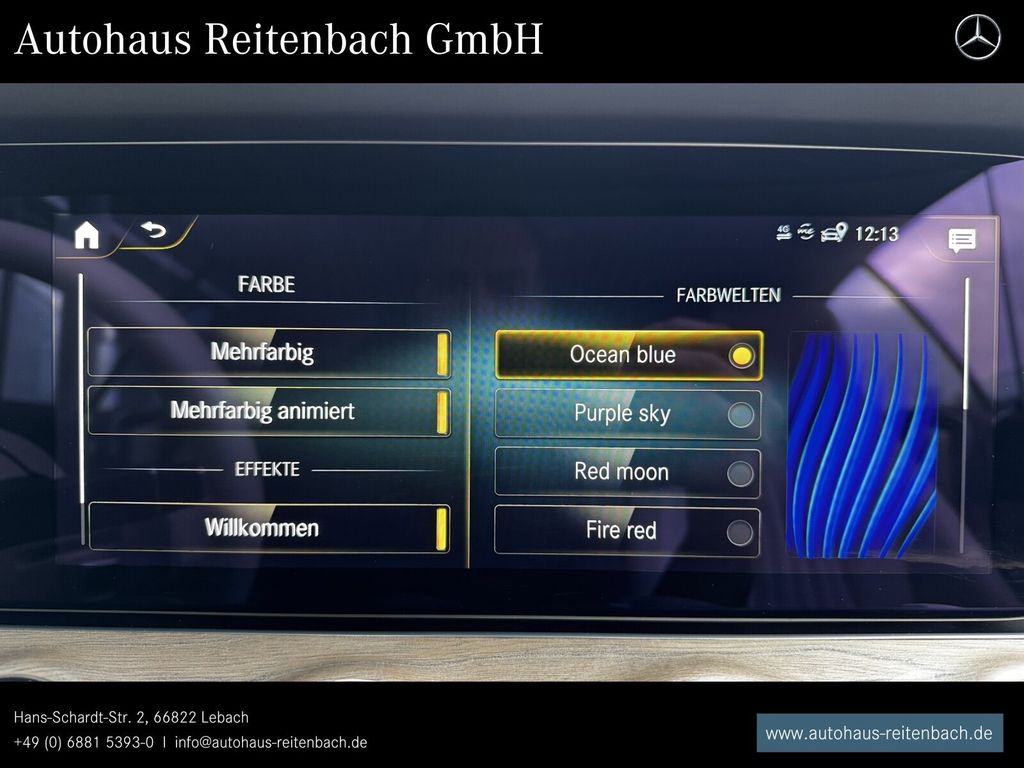Screen dimensions: 1024x768
Task: Toggle the Willkommen effect
Action: pyautogui.click(x=269, y=528)
